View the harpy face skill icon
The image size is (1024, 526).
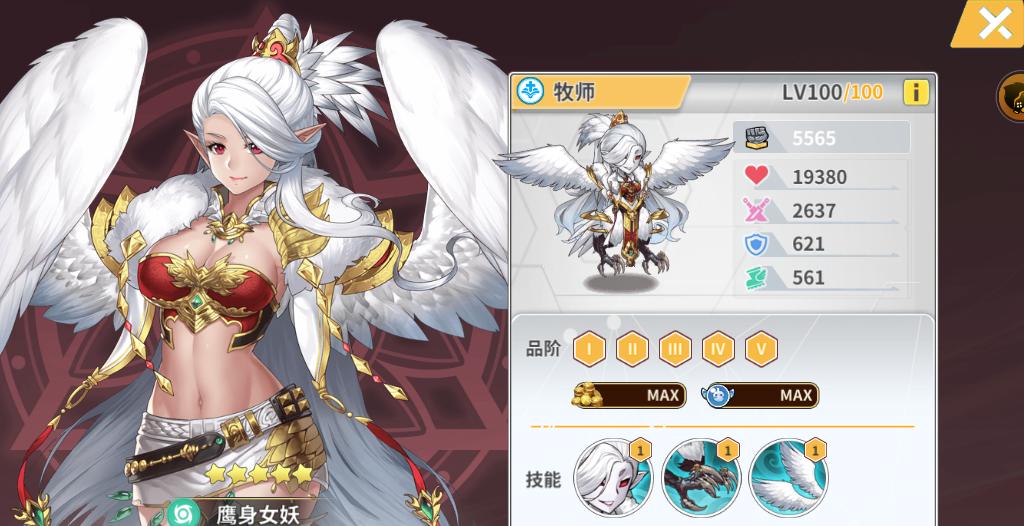click(x=613, y=477)
